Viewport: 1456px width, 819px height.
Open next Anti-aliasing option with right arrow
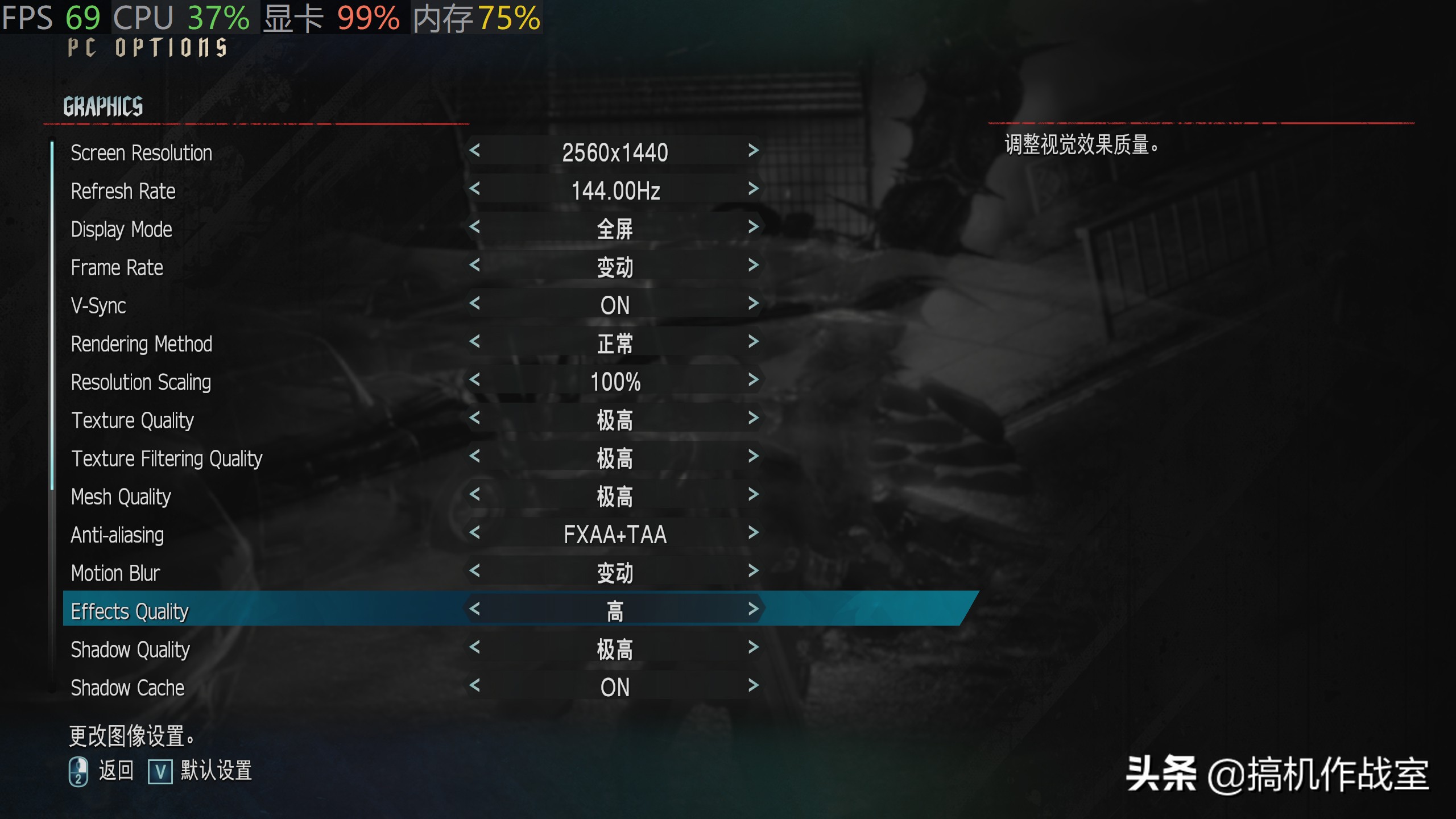(754, 535)
